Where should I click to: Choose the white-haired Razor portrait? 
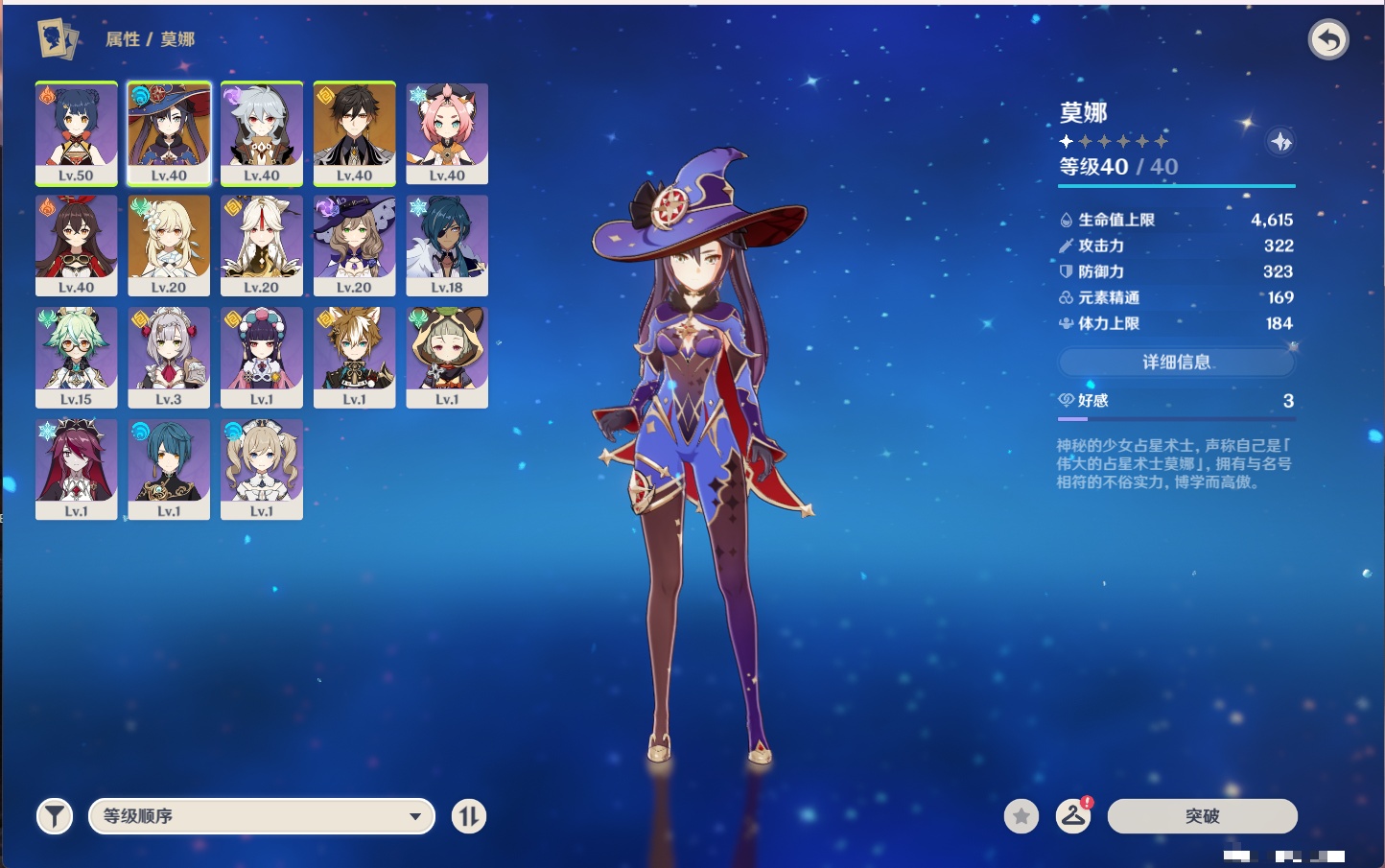261,132
